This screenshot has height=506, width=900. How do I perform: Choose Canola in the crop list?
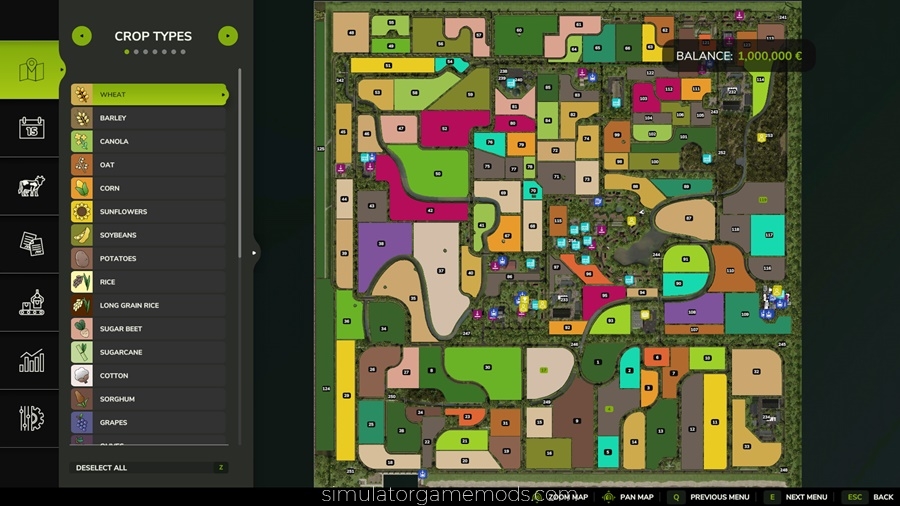(x=148, y=142)
